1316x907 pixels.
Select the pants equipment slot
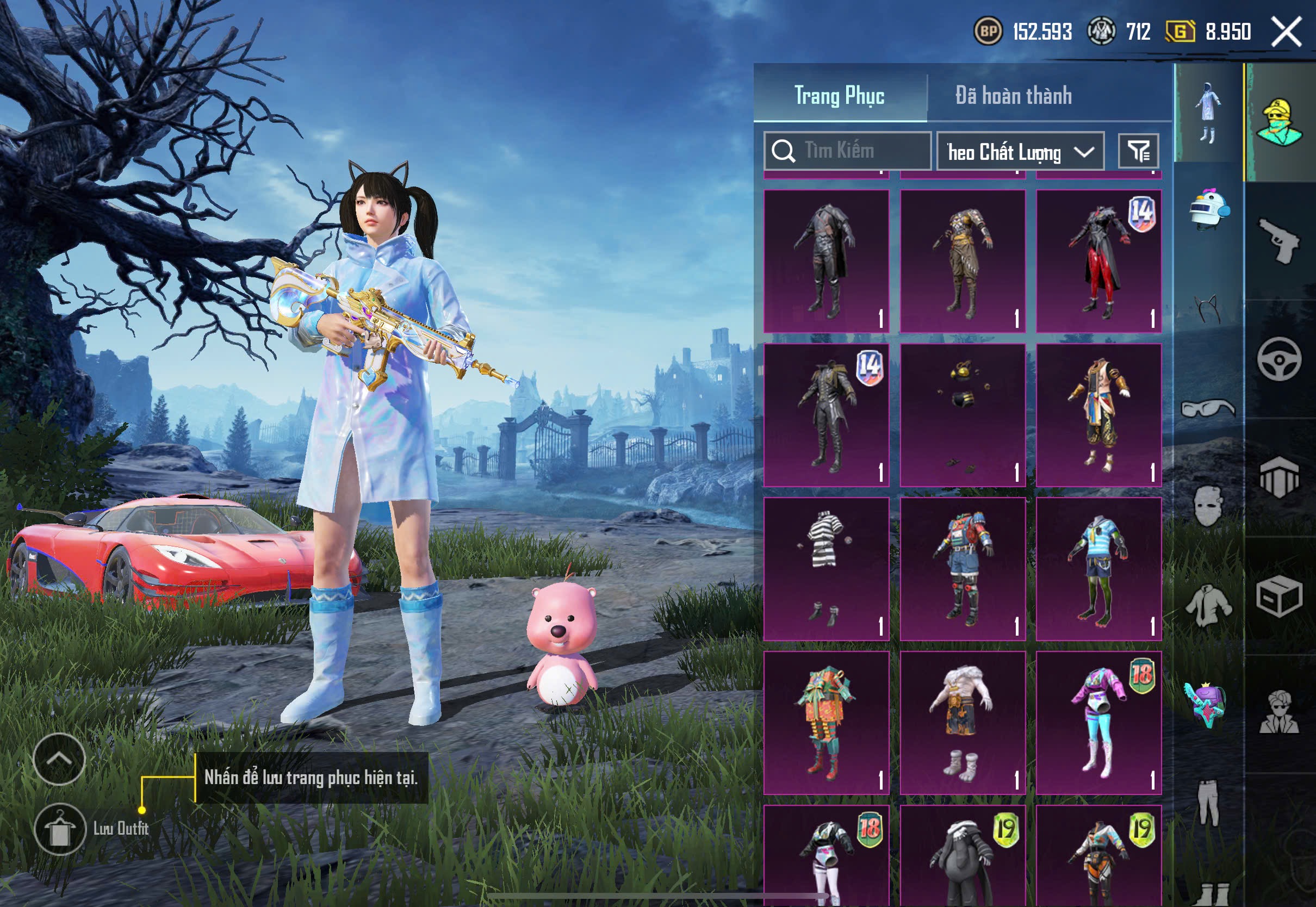click(1208, 803)
